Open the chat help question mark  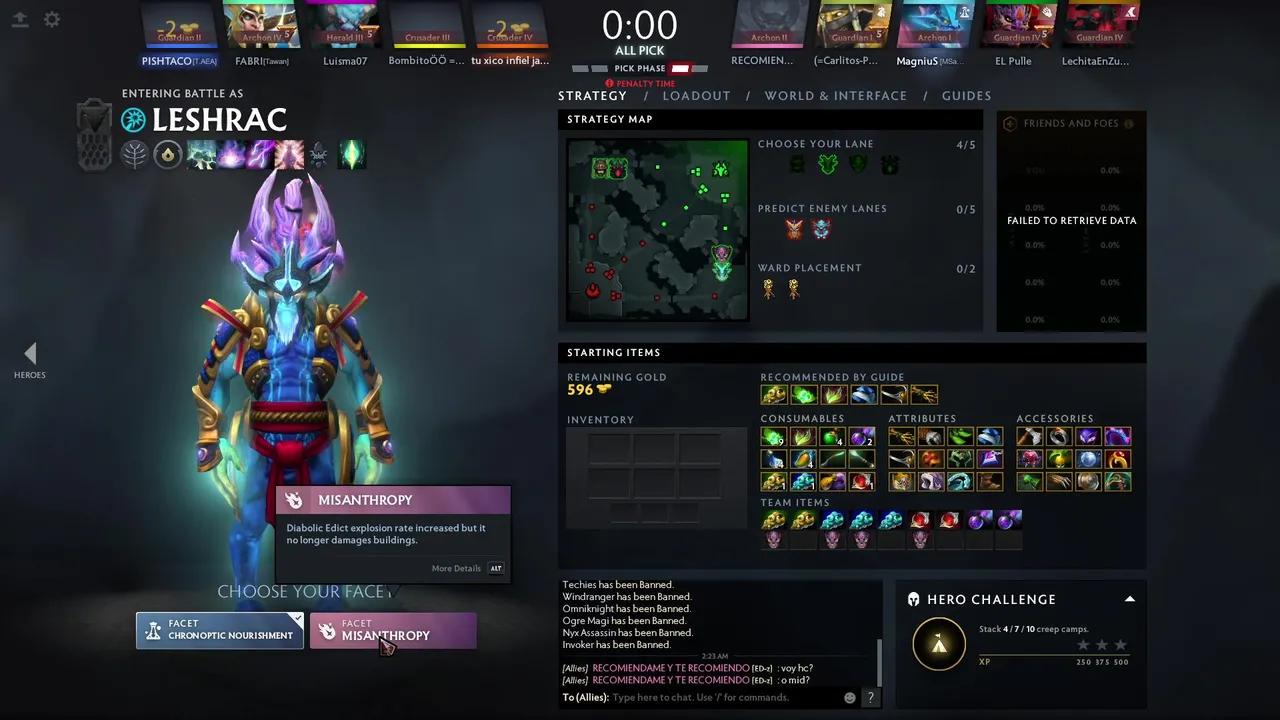click(x=870, y=697)
